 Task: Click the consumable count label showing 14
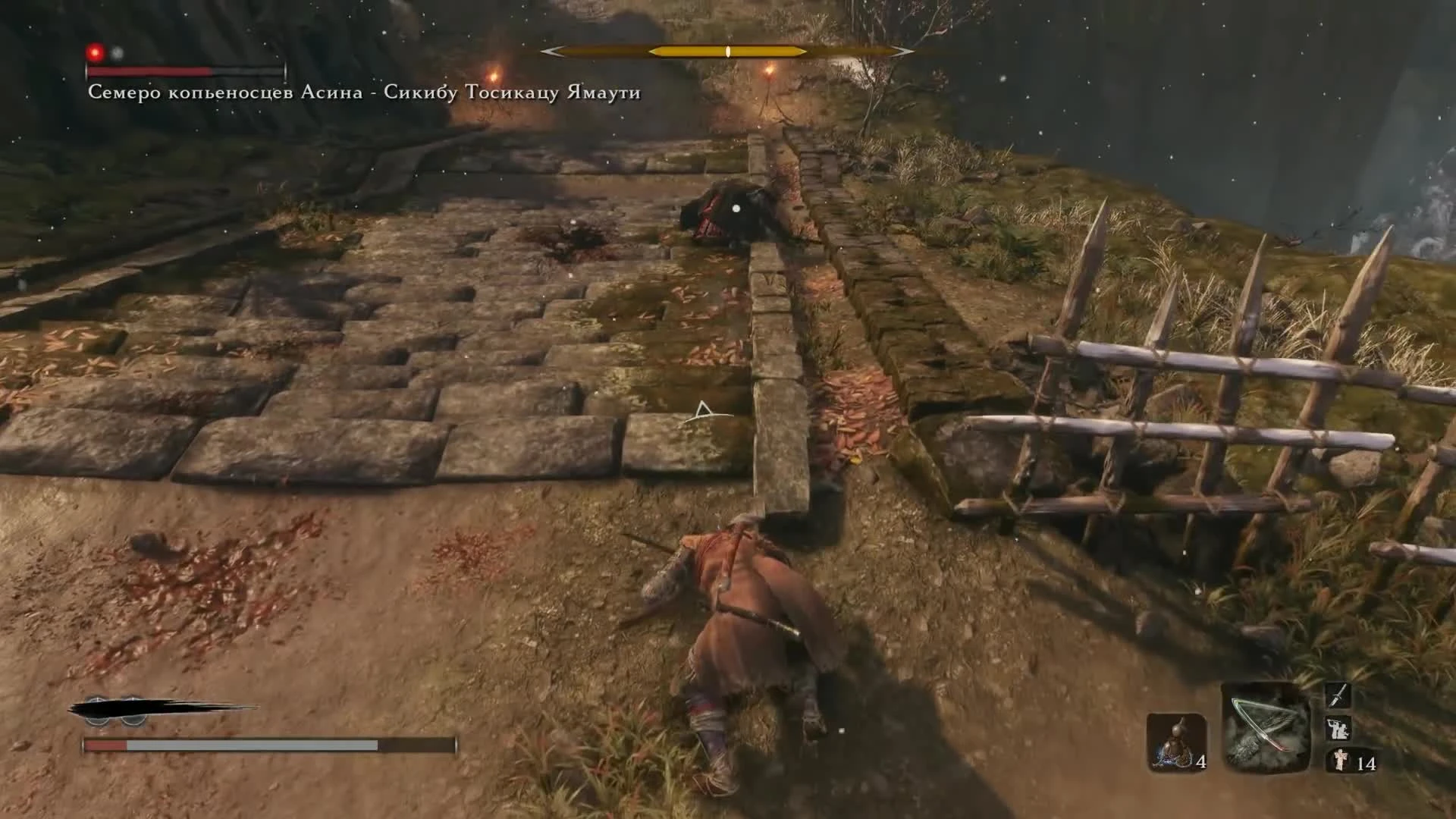[x=1367, y=764]
